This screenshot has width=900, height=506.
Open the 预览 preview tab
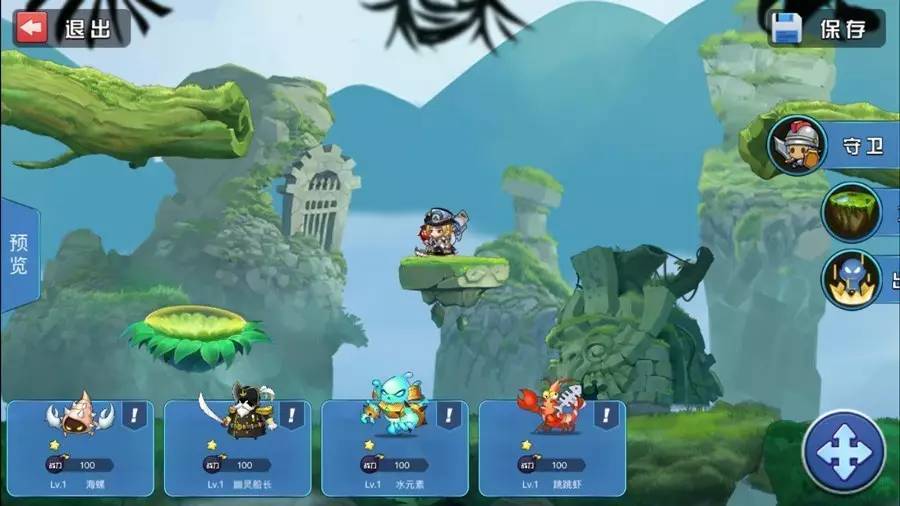pos(19,255)
